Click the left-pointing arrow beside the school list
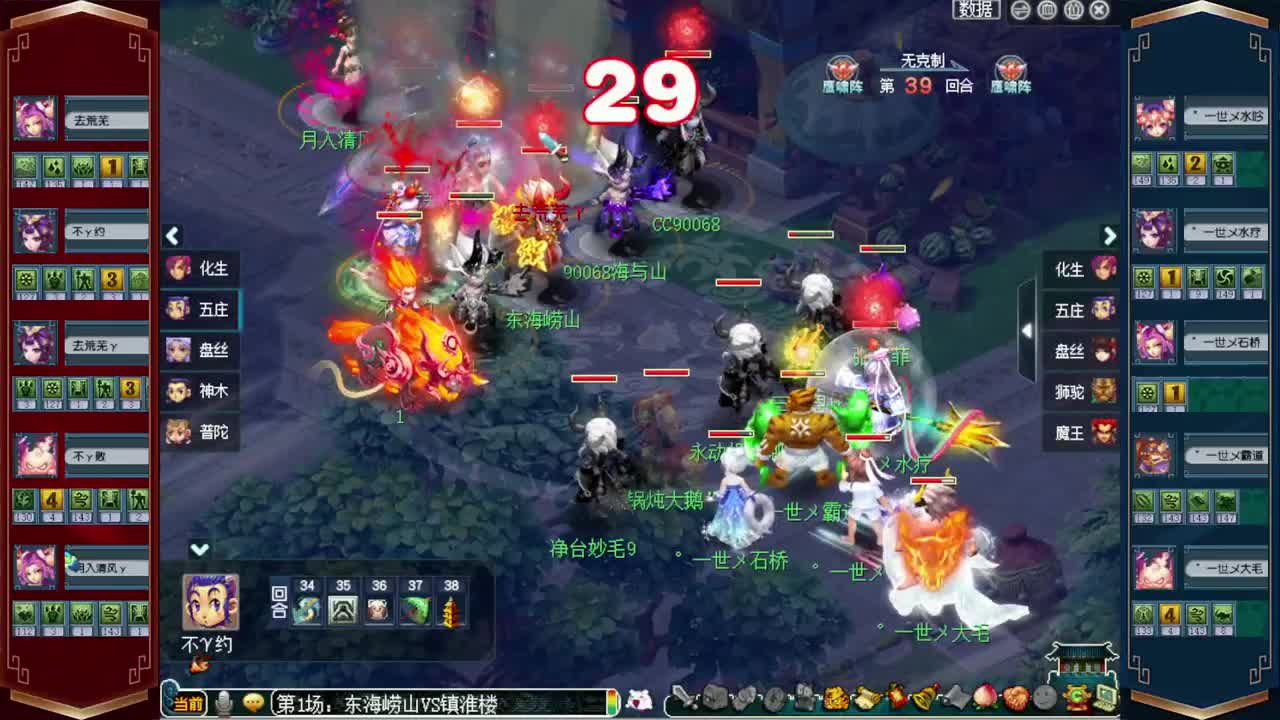Screen dimensions: 1280x720 coord(173,236)
